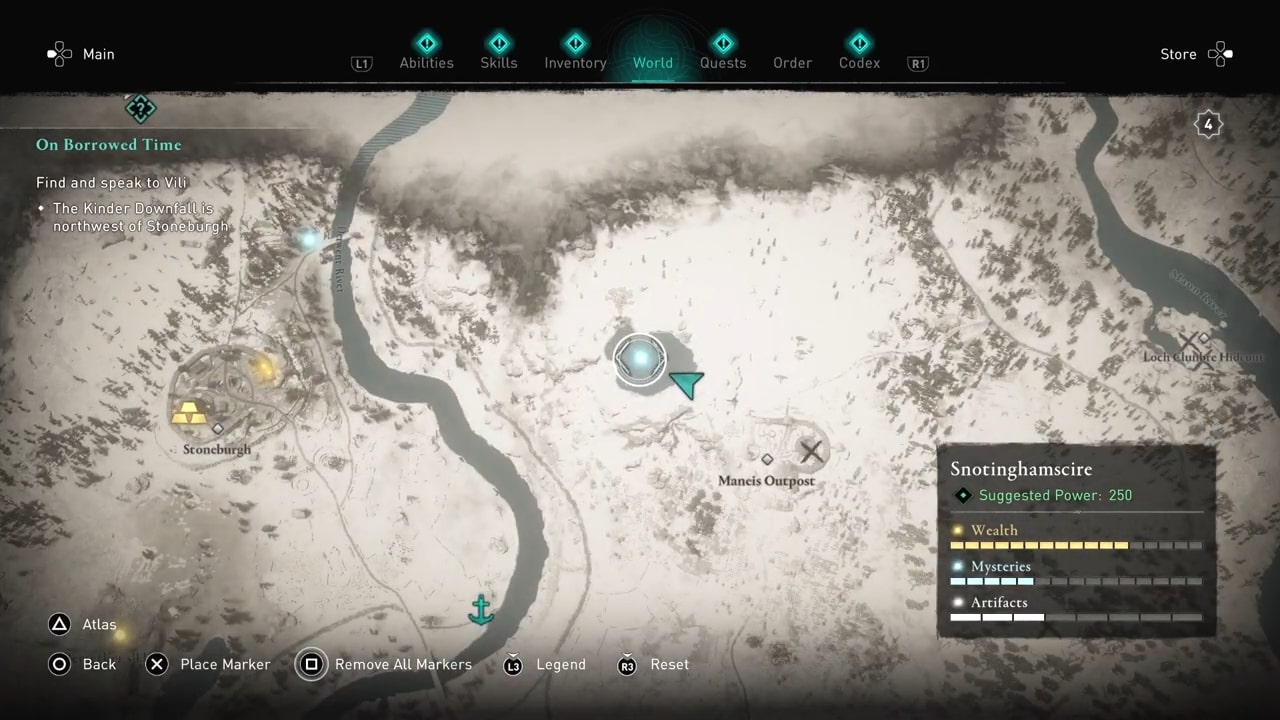This screenshot has width=1280, height=720.
Task: Switch to the Order tab
Action: point(792,62)
